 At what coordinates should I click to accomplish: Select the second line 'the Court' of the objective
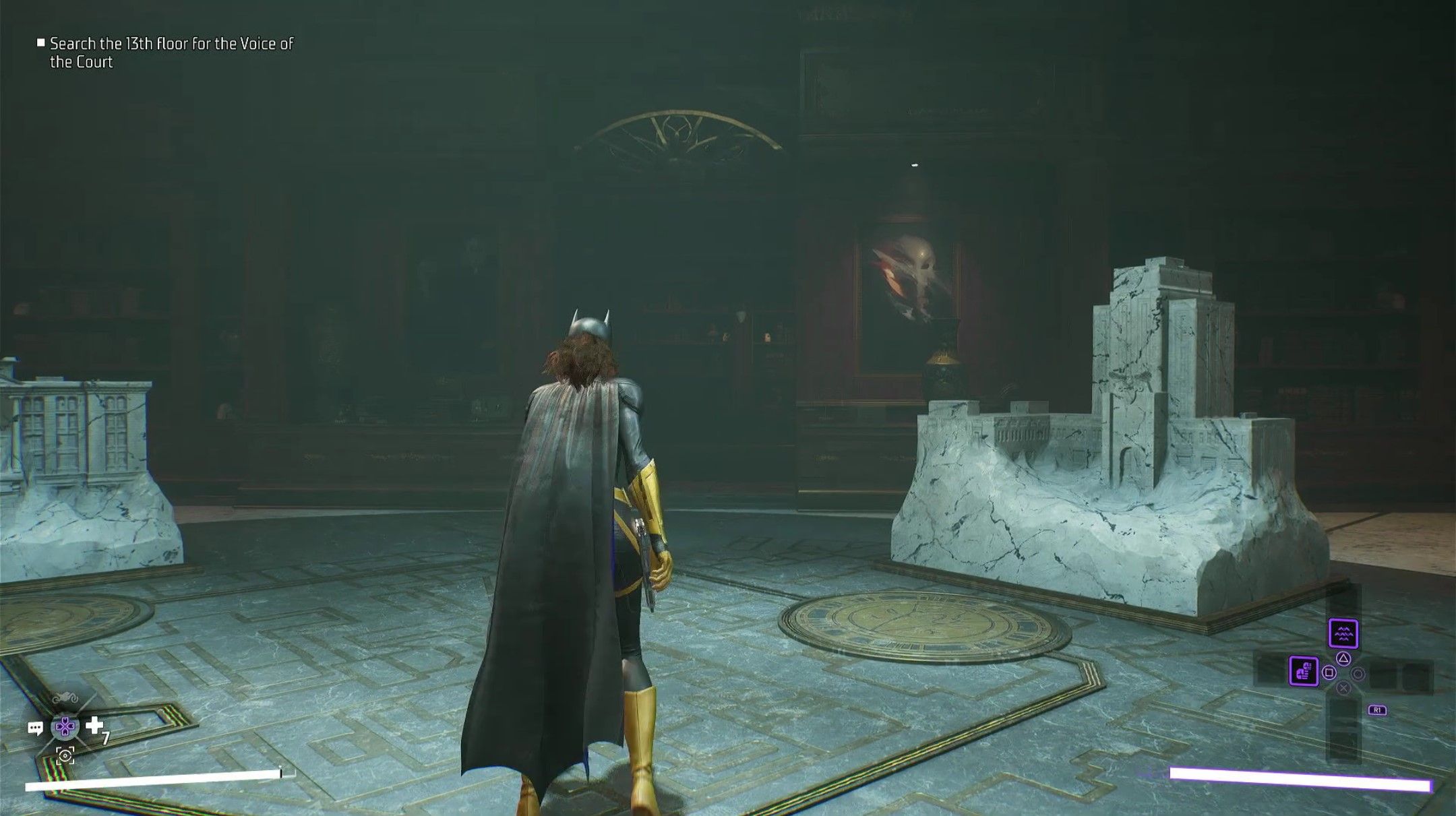tap(80, 60)
